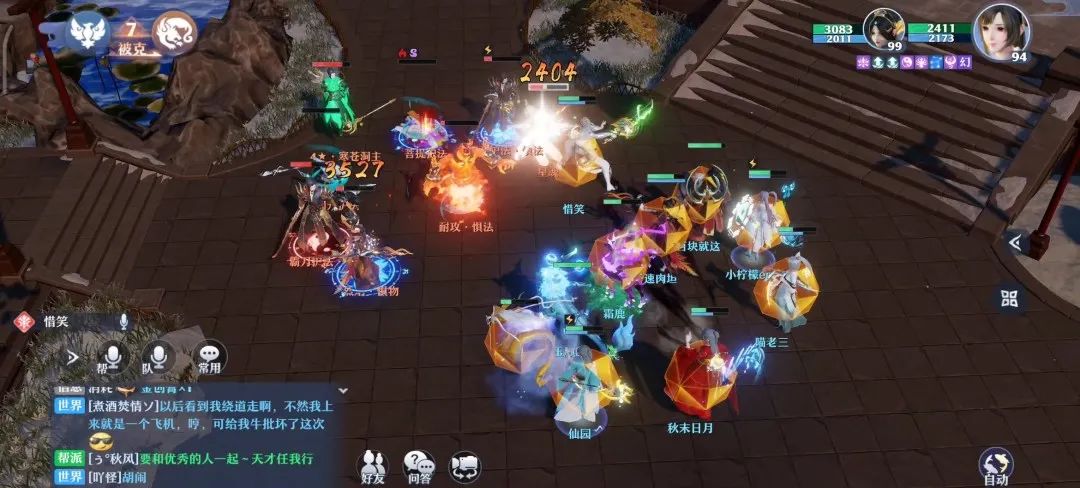Select the level 99 character portrait
The image size is (1080, 488).
coord(884,32)
